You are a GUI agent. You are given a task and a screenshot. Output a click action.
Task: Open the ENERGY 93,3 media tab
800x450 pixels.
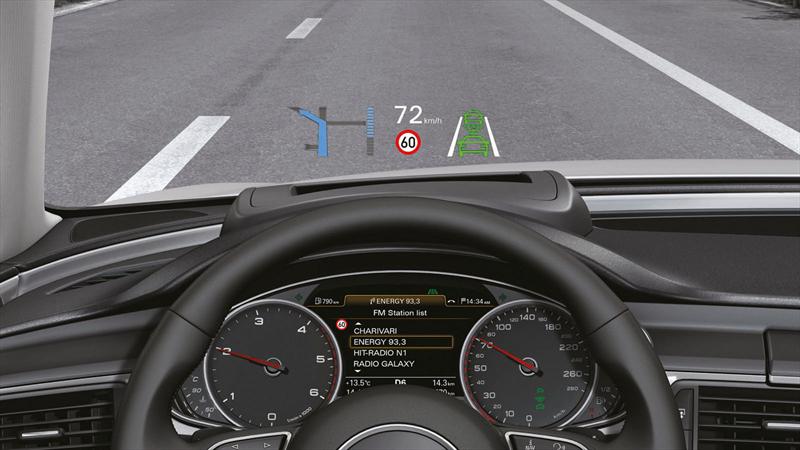[398, 301]
